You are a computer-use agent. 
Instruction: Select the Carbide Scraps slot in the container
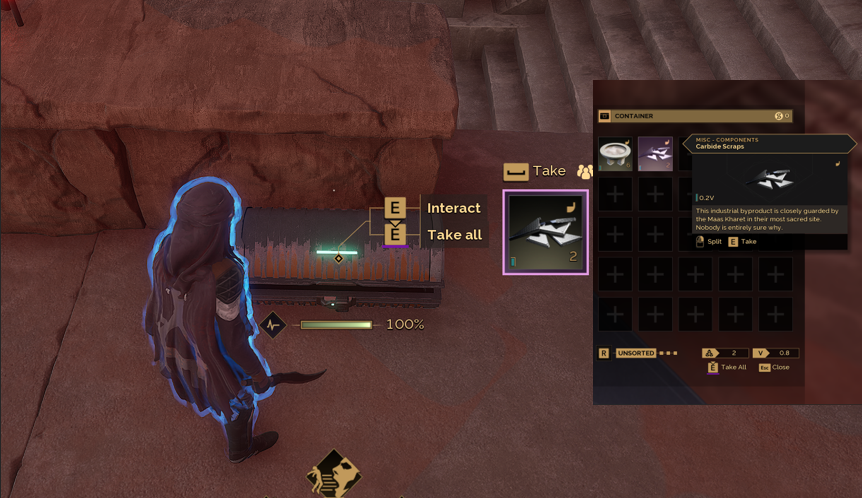(x=655, y=154)
